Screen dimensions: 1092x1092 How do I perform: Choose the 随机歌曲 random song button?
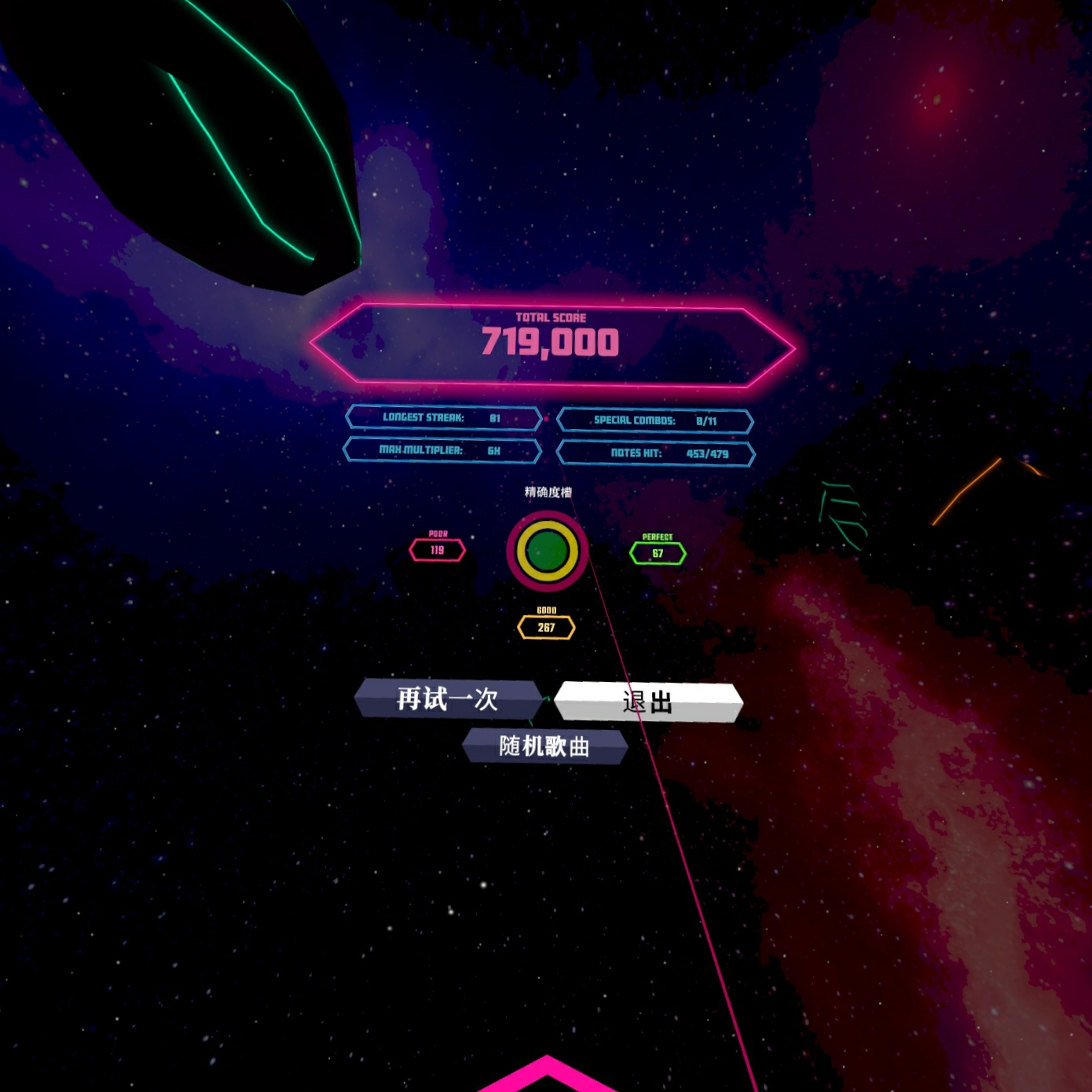click(x=544, y=746)
